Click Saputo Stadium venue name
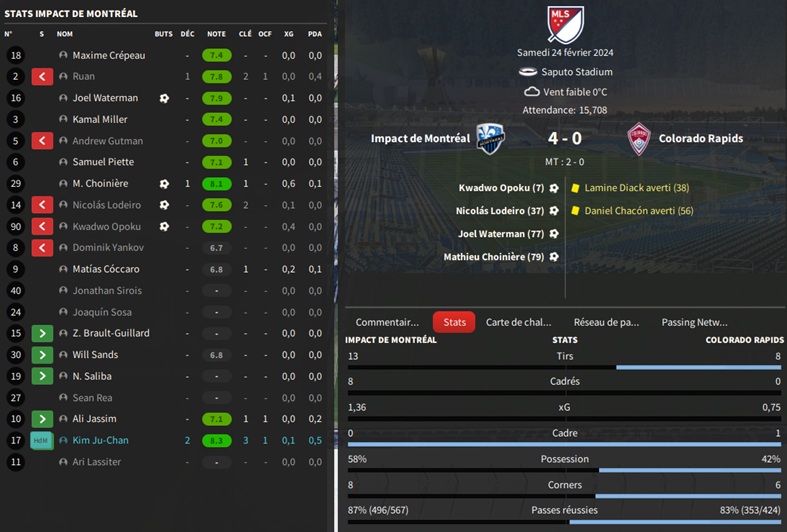This screenshot has width=787, height=532. 579,72
